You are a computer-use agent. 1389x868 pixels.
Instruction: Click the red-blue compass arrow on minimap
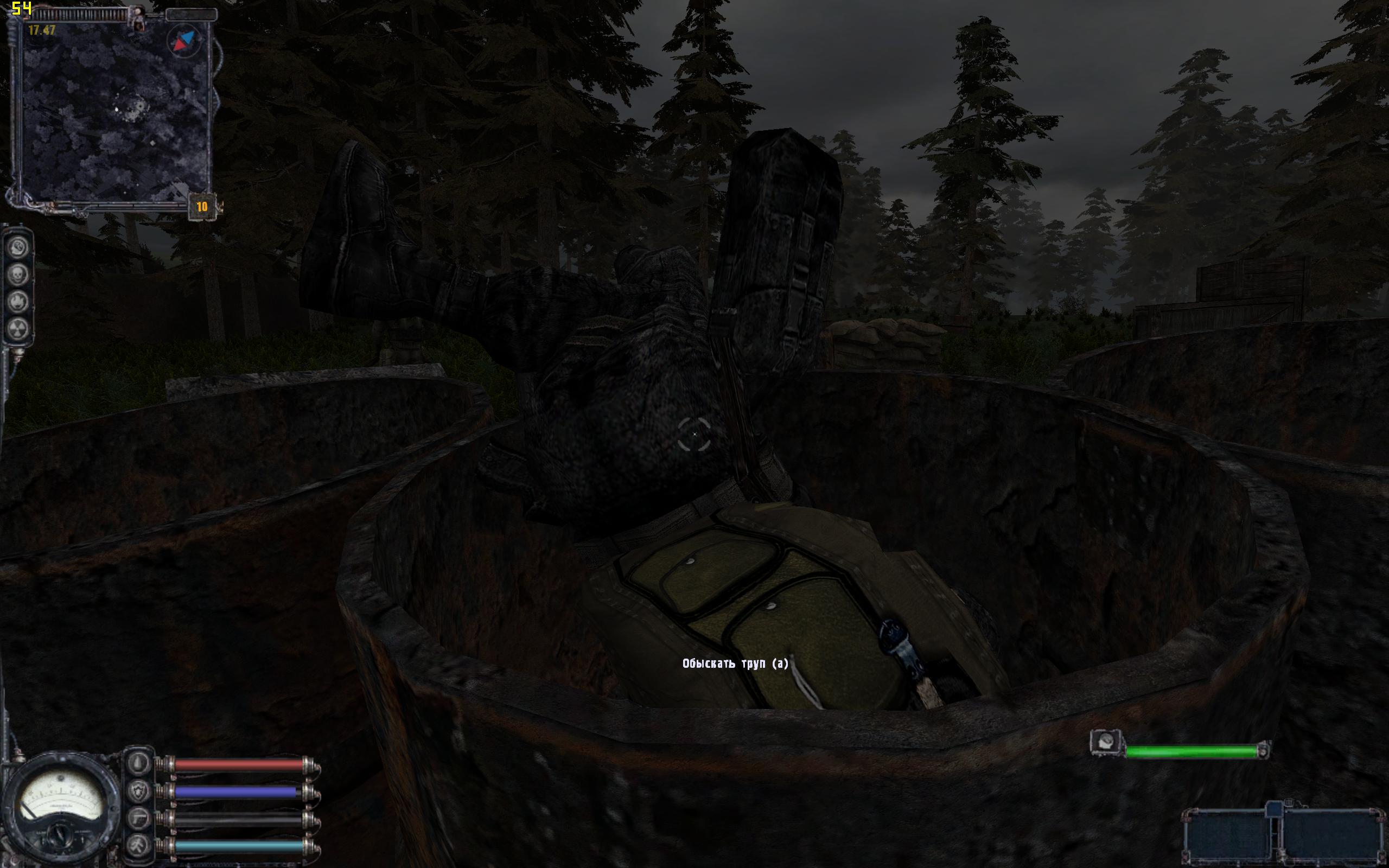tap(183, 41)
